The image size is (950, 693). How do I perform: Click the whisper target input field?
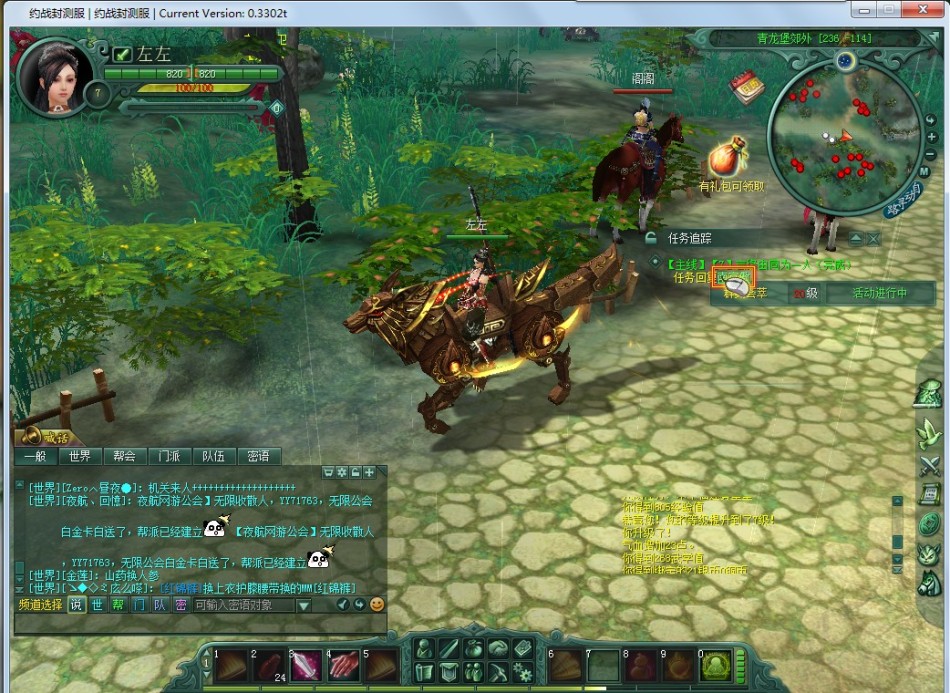pos(243,605)
